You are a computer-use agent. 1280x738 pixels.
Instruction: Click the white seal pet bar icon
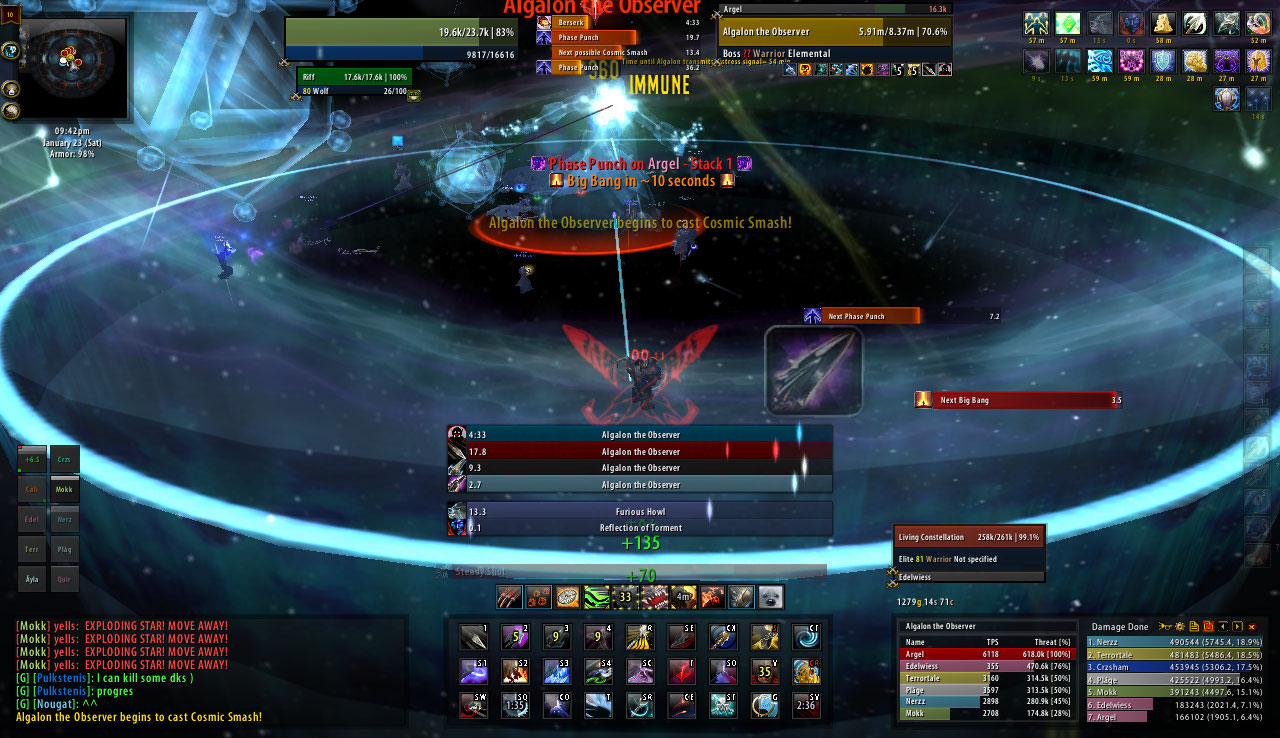coord(771,597)
